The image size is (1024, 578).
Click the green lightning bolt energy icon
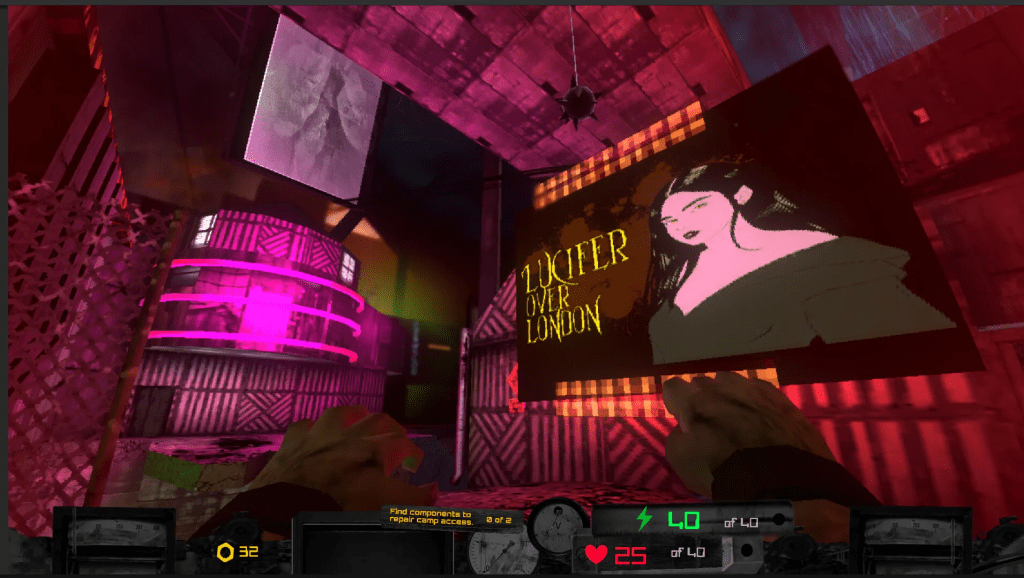645,520
